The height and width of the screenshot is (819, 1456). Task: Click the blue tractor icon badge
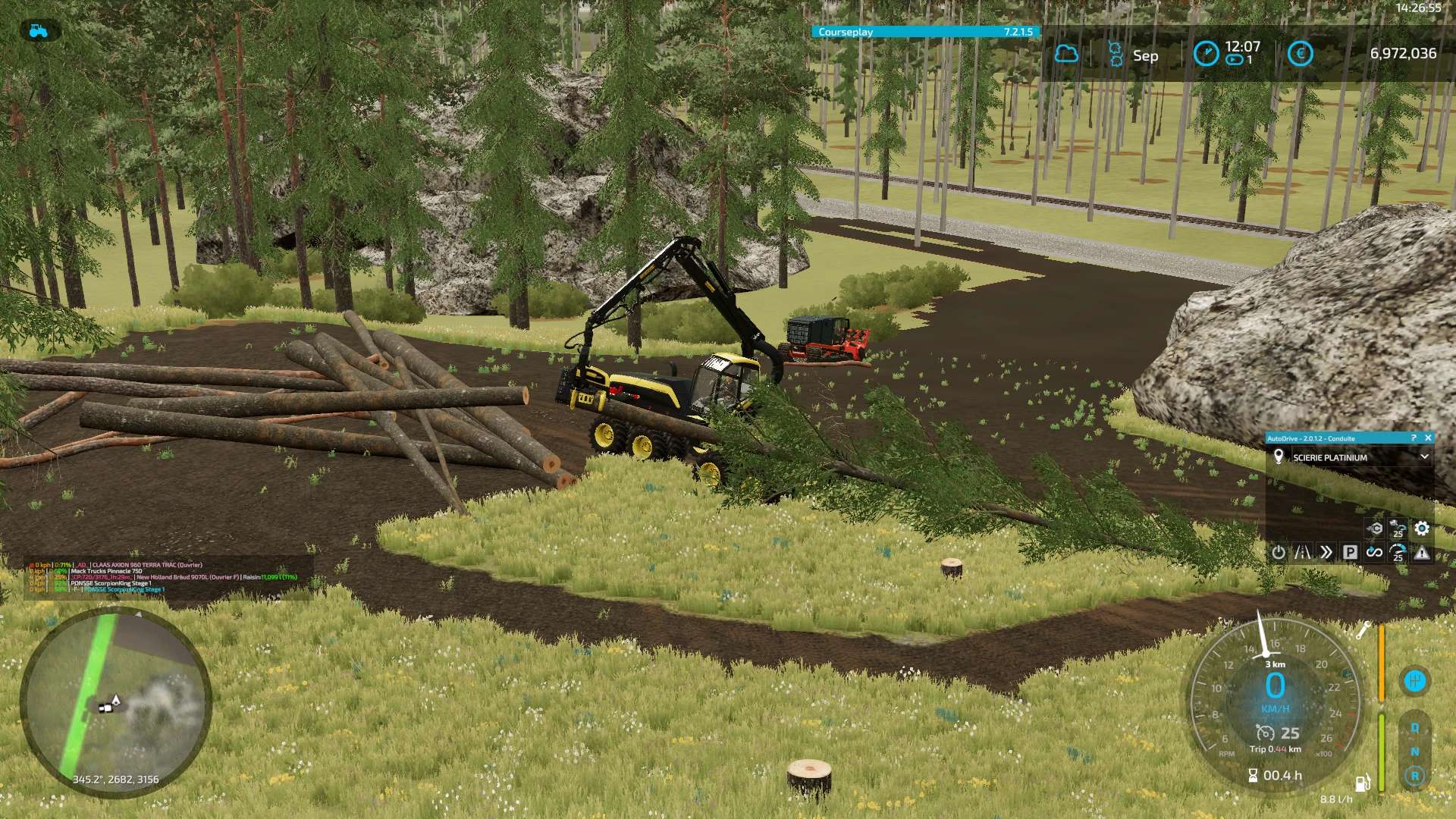(38, 31)
